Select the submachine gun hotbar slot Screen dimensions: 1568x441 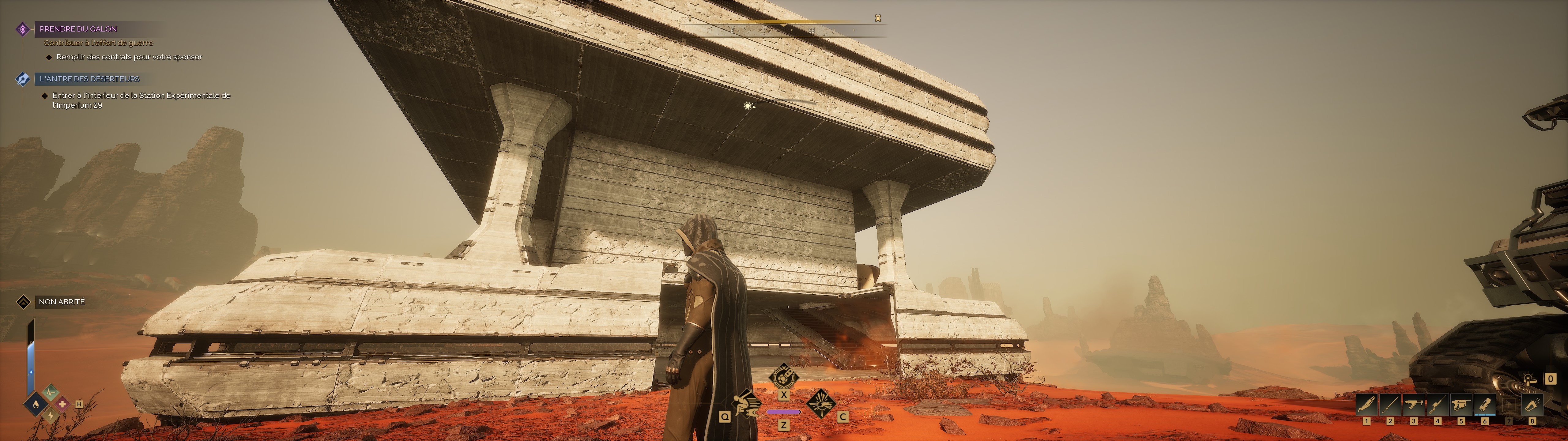tap(1413, 405)
